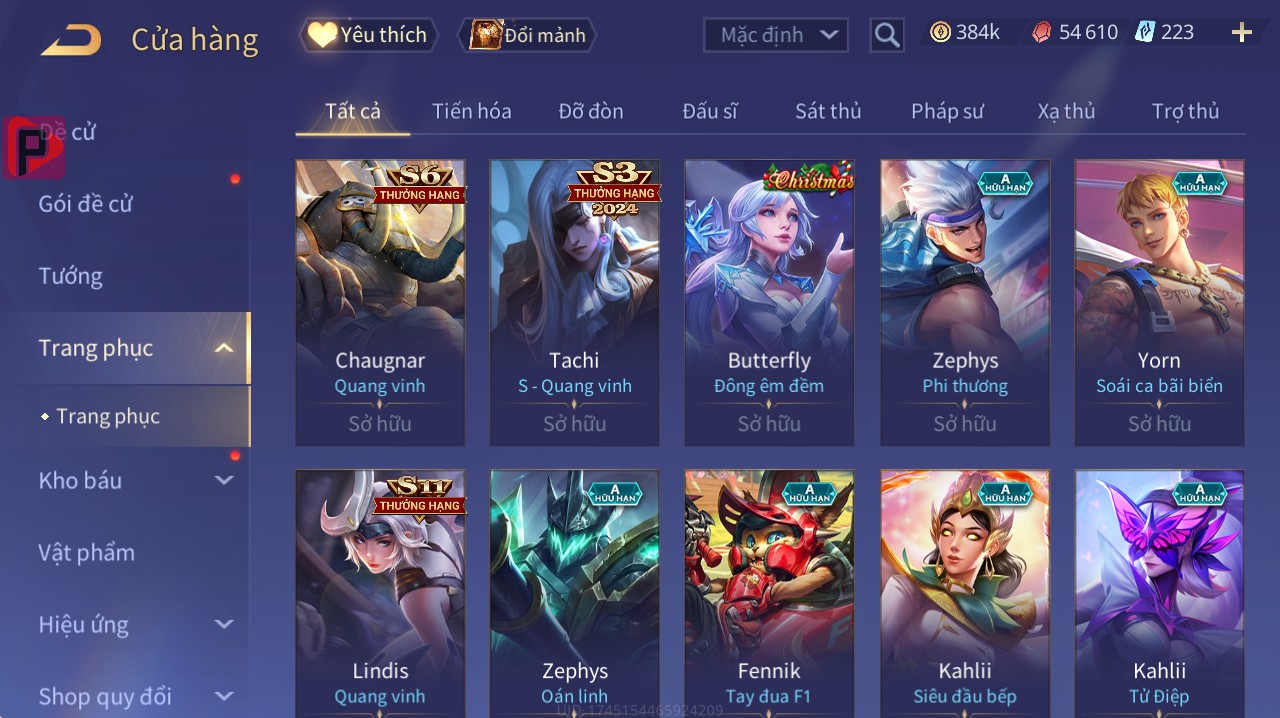Screen dimensions: 1280x718
Task: Go back using the return arrow
Action: (71, 40)
